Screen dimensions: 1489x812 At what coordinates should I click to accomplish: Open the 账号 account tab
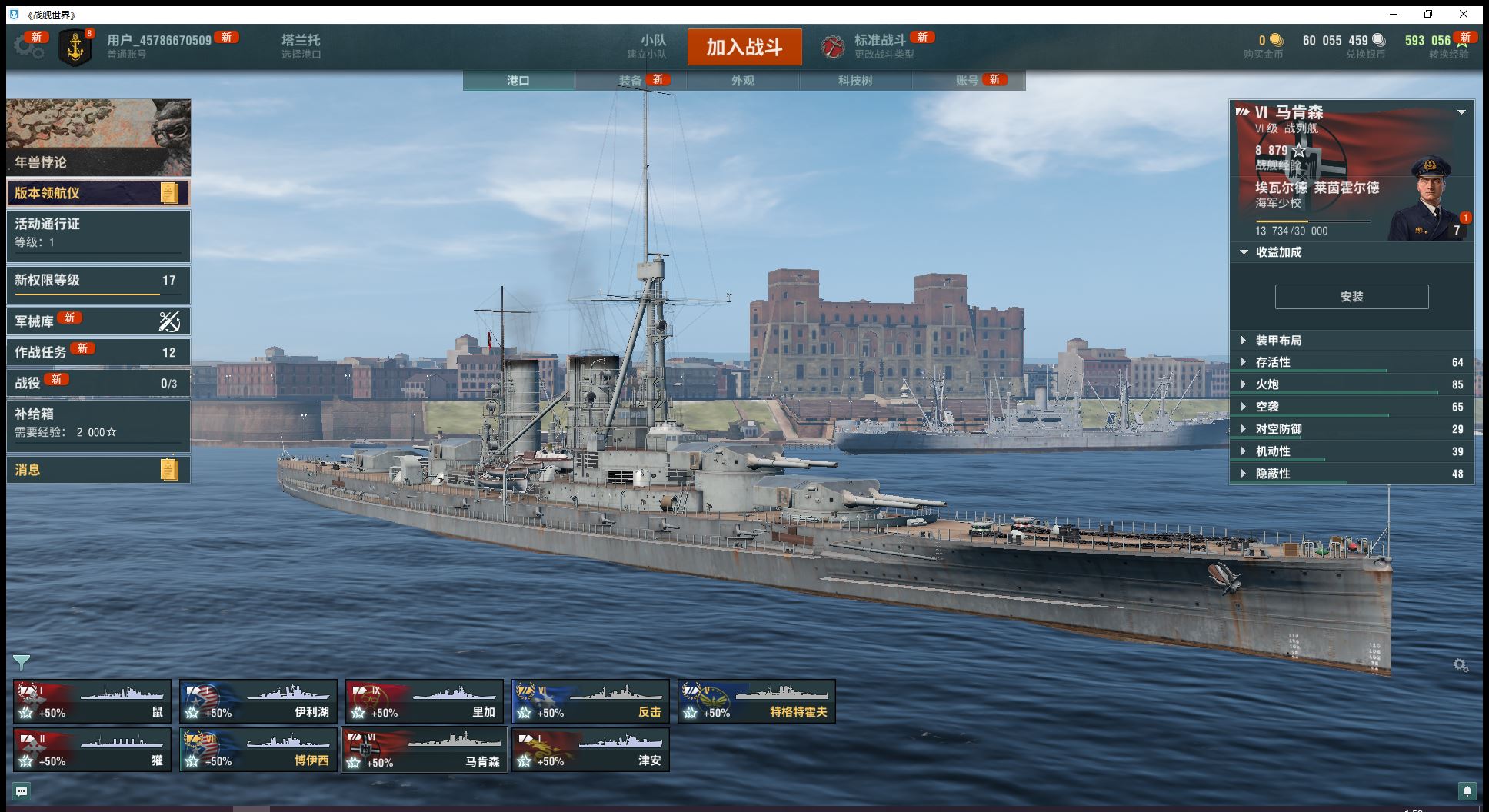pos(968,81)
